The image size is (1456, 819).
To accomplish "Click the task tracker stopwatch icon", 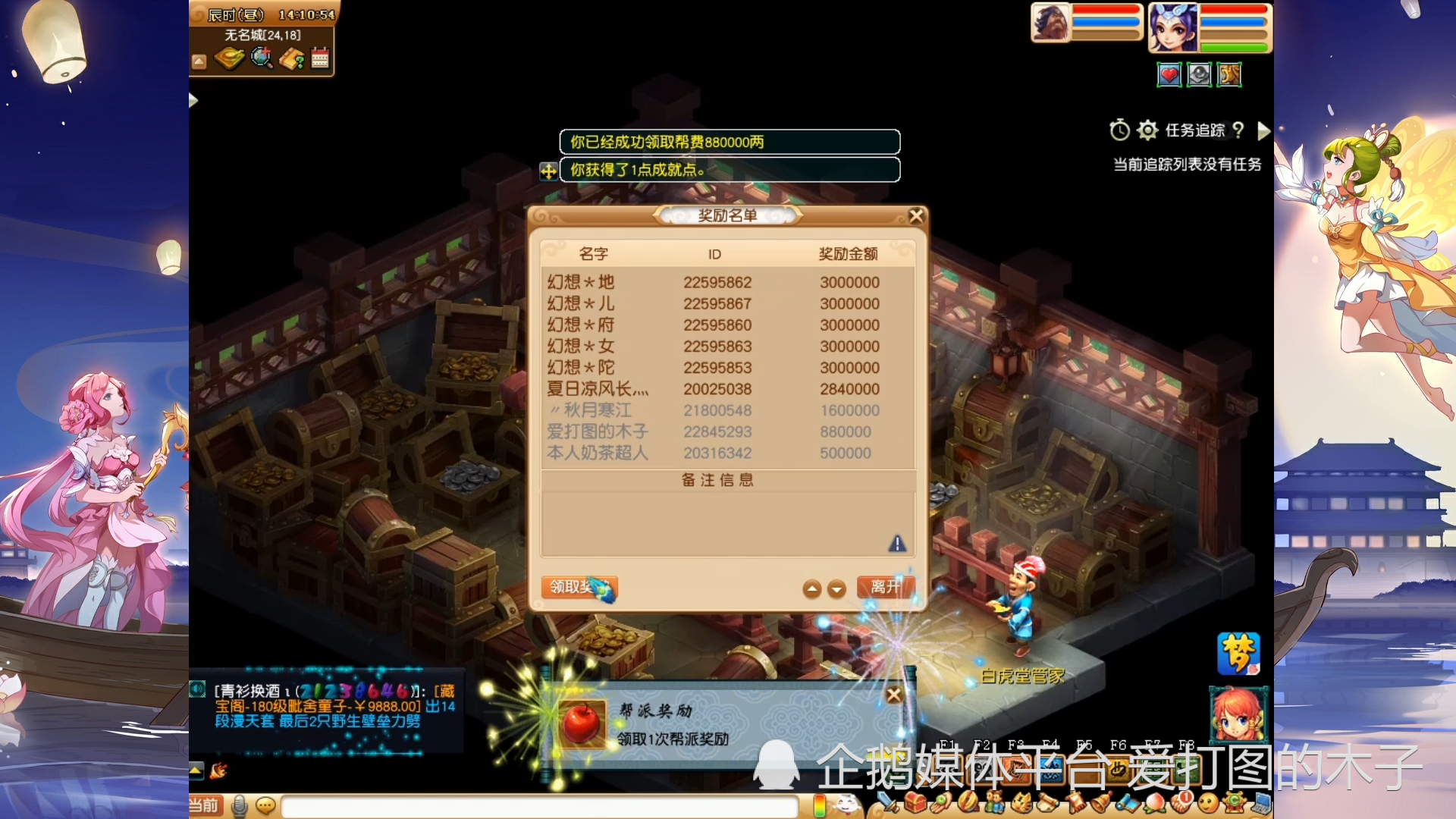I will (1118, 130).
